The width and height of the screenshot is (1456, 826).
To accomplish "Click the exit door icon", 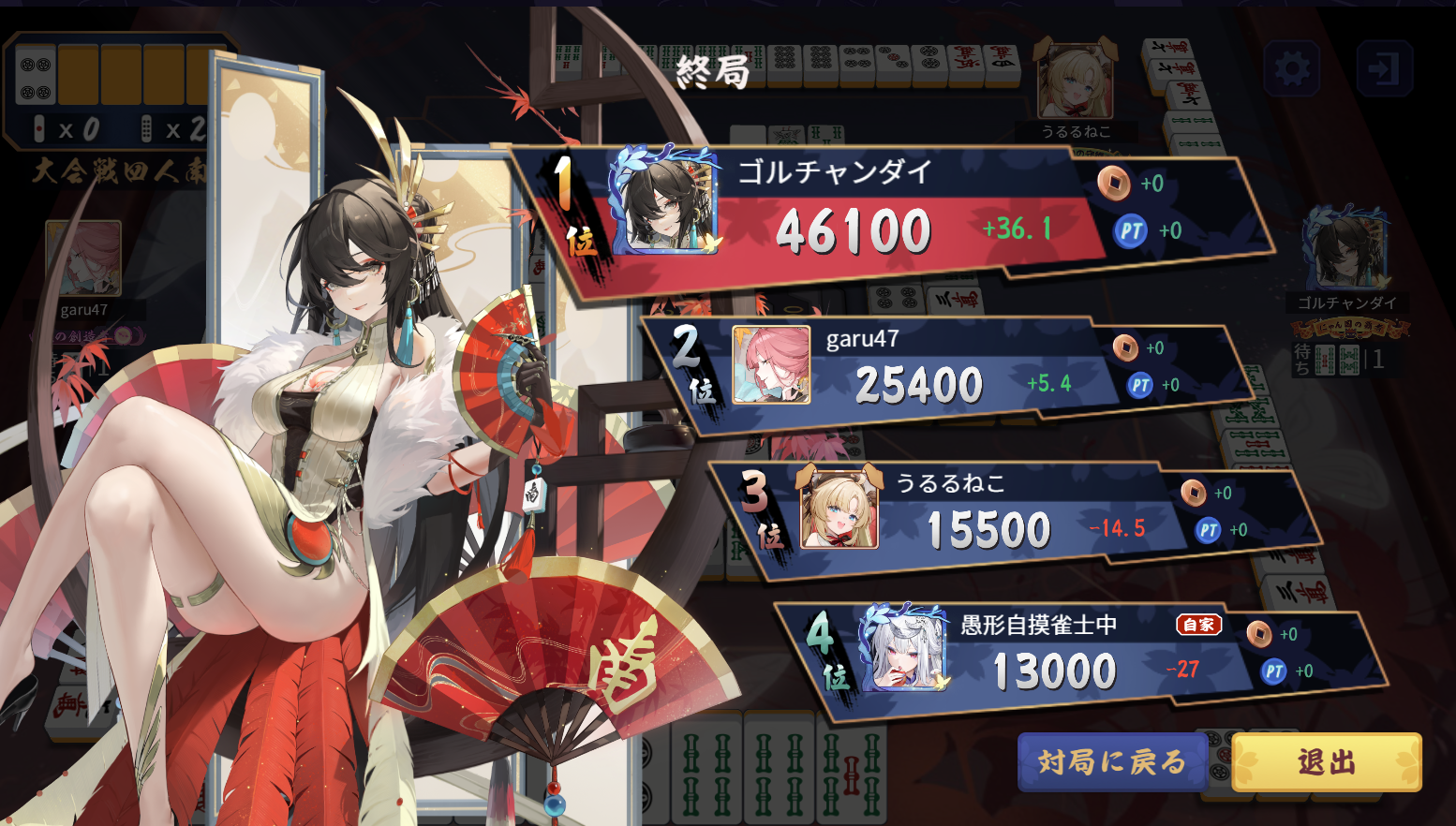I will (x=1384, y=68).
